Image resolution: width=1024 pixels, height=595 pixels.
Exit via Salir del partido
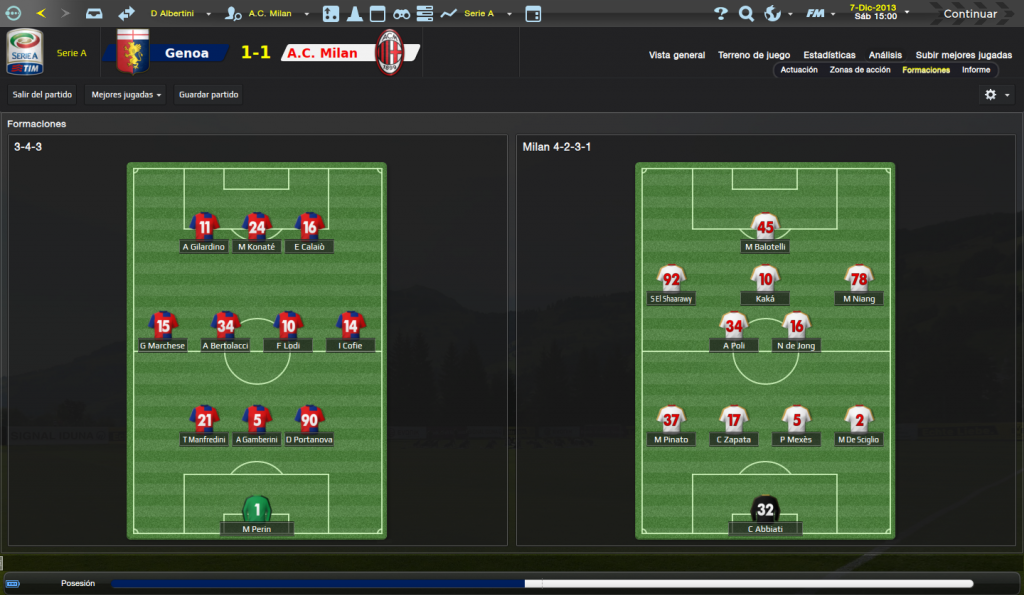[x=42, y=95]
